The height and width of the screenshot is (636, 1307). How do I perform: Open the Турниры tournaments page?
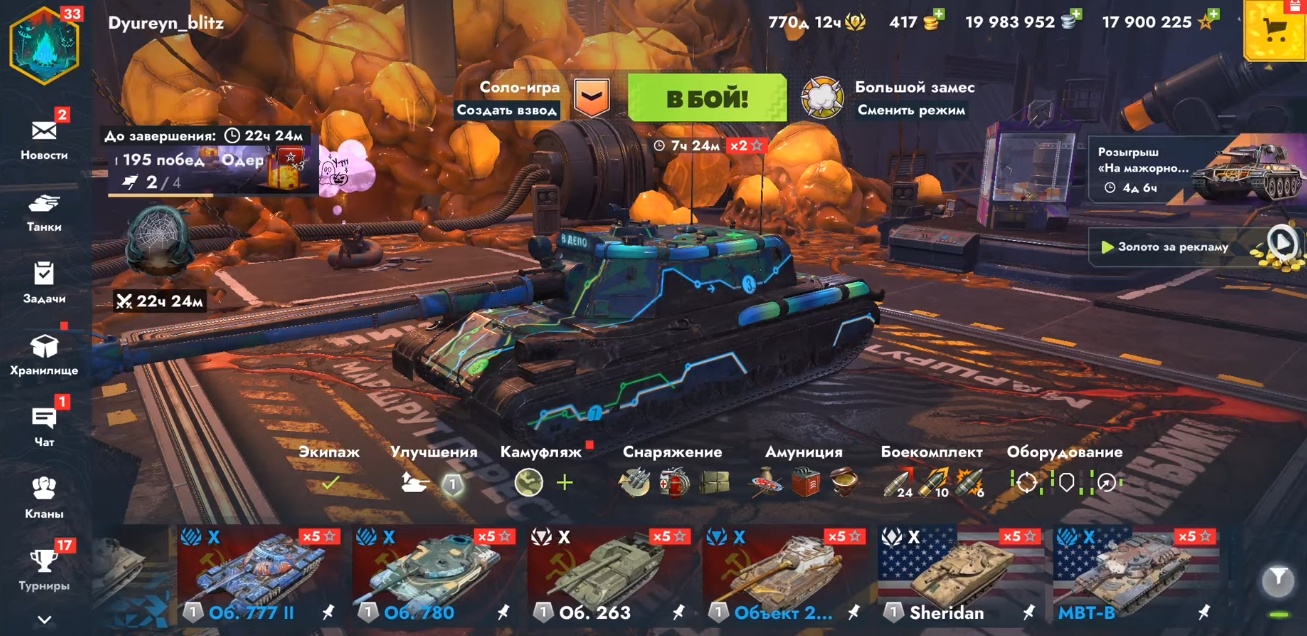pos(44,567)
